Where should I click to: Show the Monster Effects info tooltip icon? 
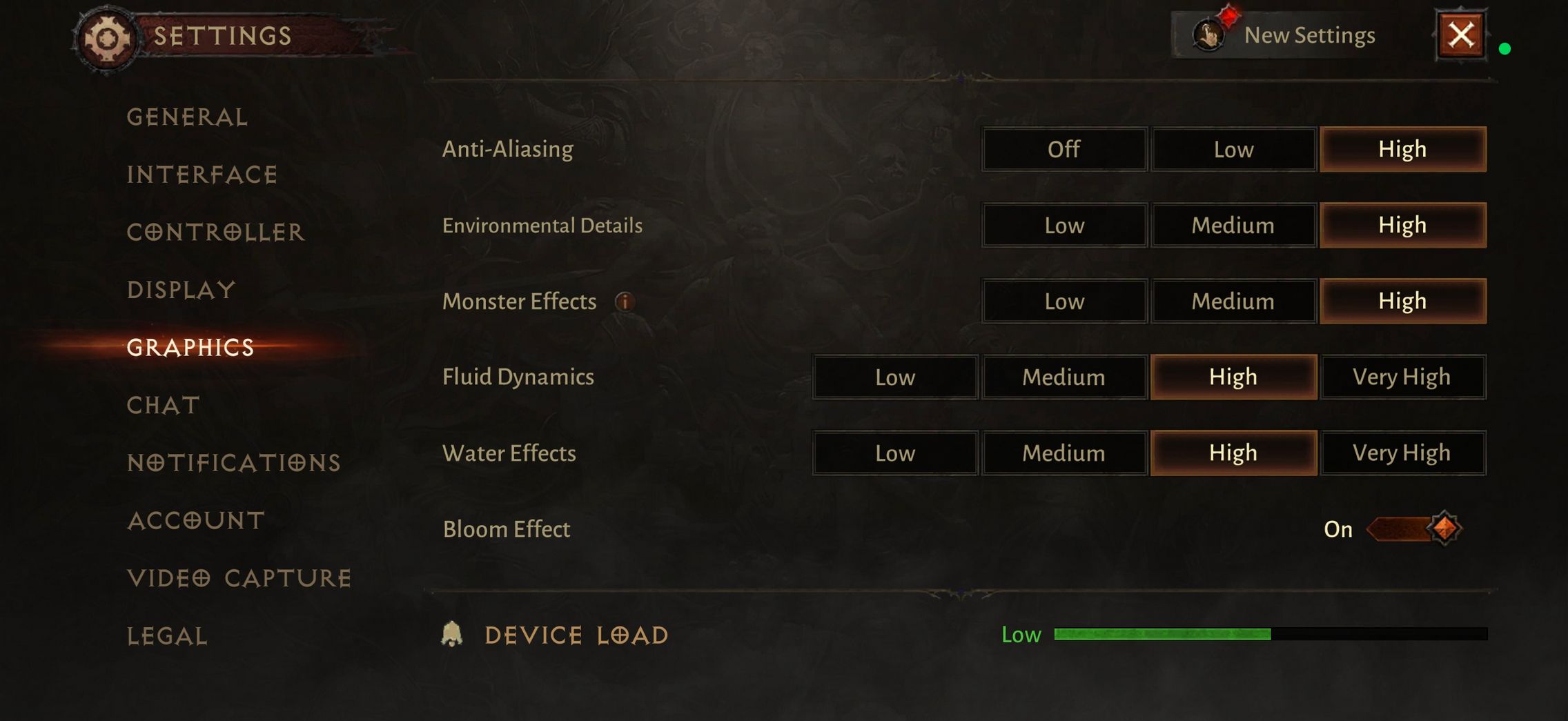(625, 302)
